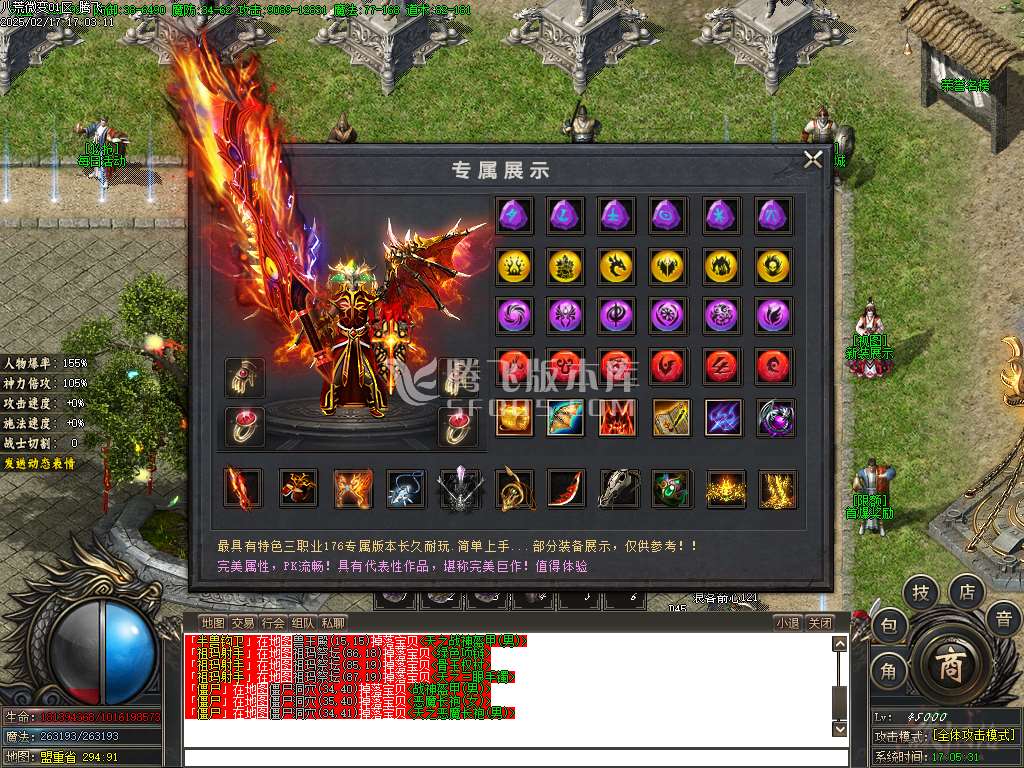This screenshot has width=1024, height=768.
Task: Close the 专属展示 showcase window
Action: pos(814,159)
